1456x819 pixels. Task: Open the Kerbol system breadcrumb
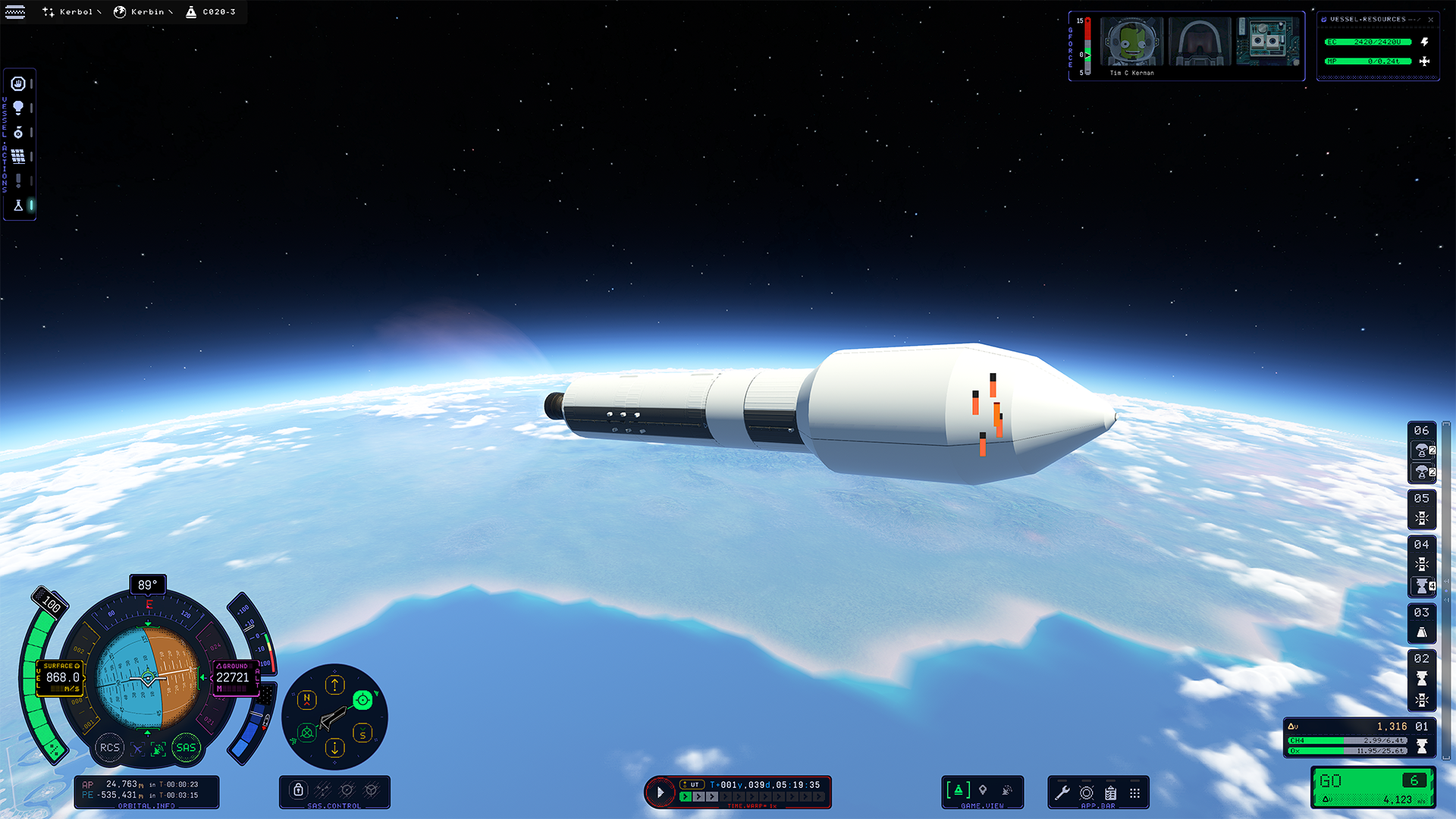tap(71, 12)
